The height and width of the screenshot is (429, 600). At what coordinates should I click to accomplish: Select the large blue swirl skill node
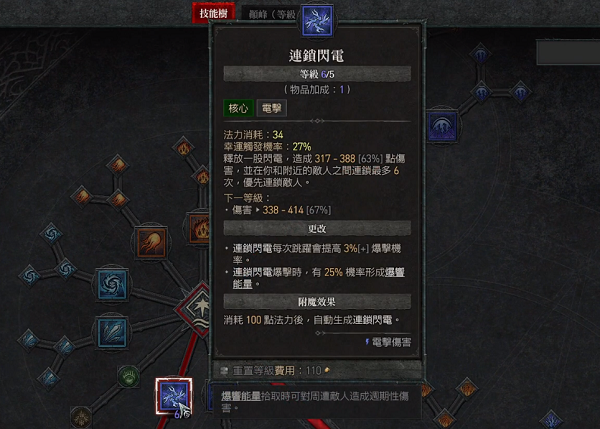110,283
